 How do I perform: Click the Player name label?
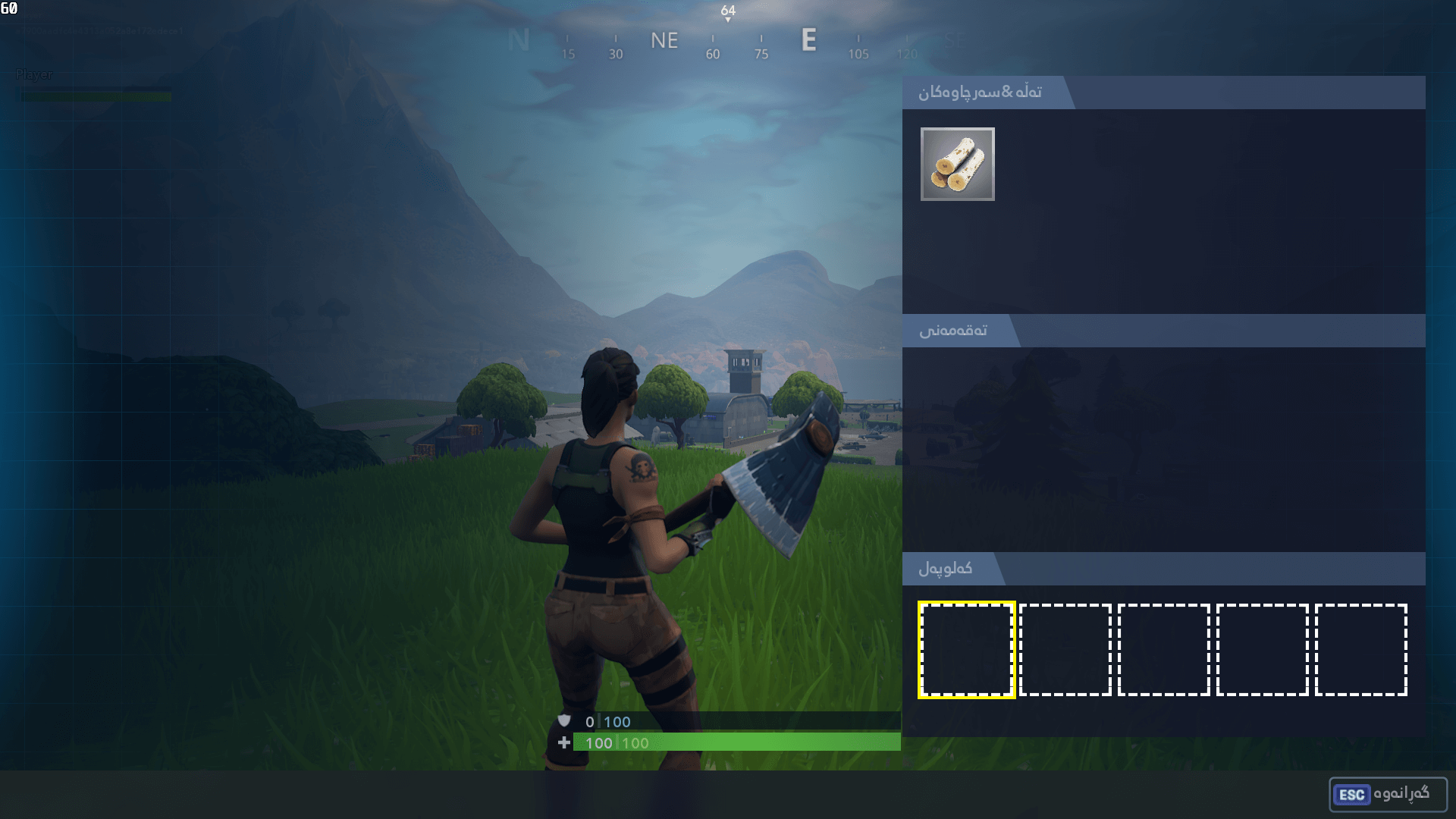35,75
